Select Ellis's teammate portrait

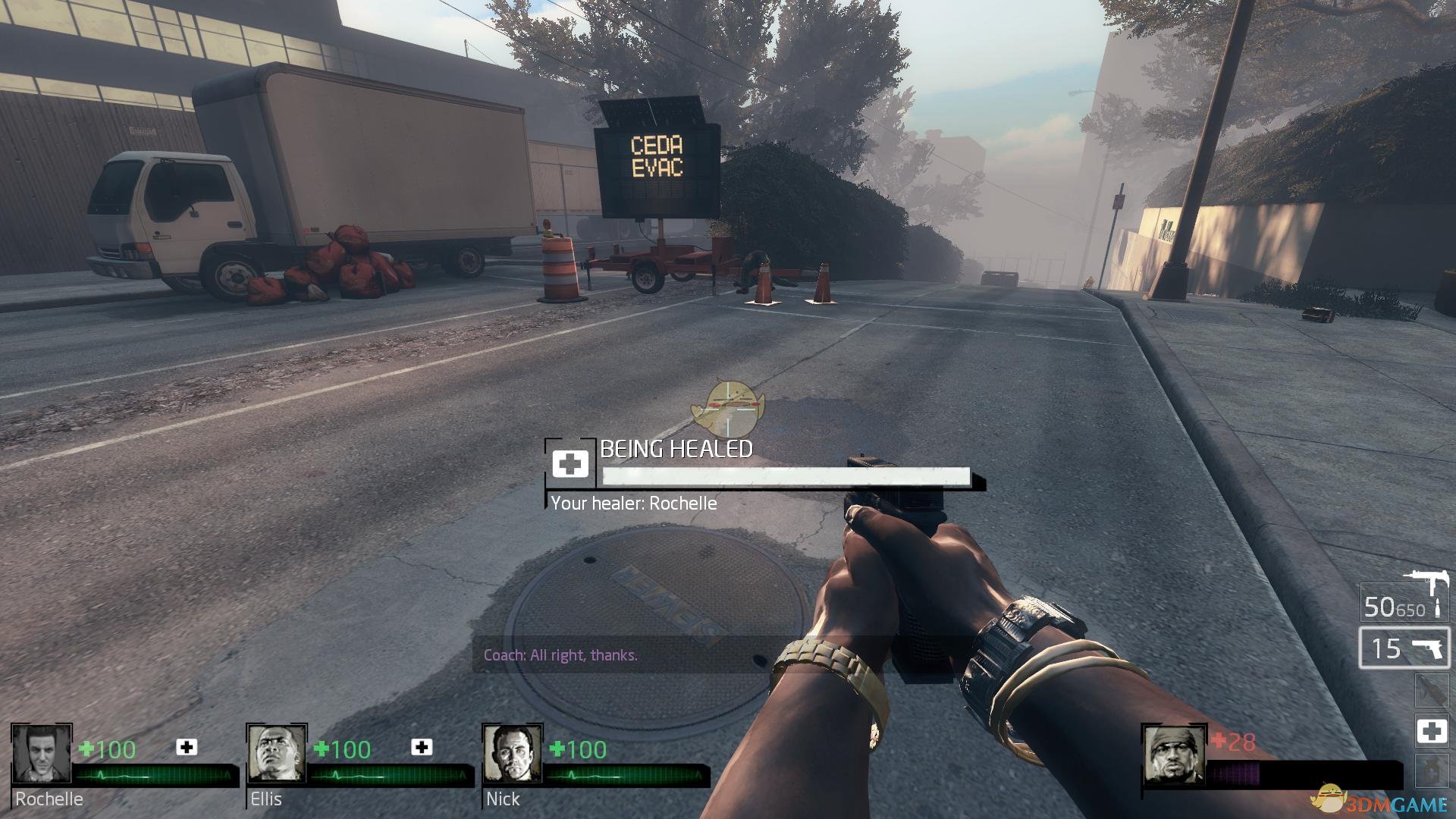pyautogui.click(x=277, y=754)
